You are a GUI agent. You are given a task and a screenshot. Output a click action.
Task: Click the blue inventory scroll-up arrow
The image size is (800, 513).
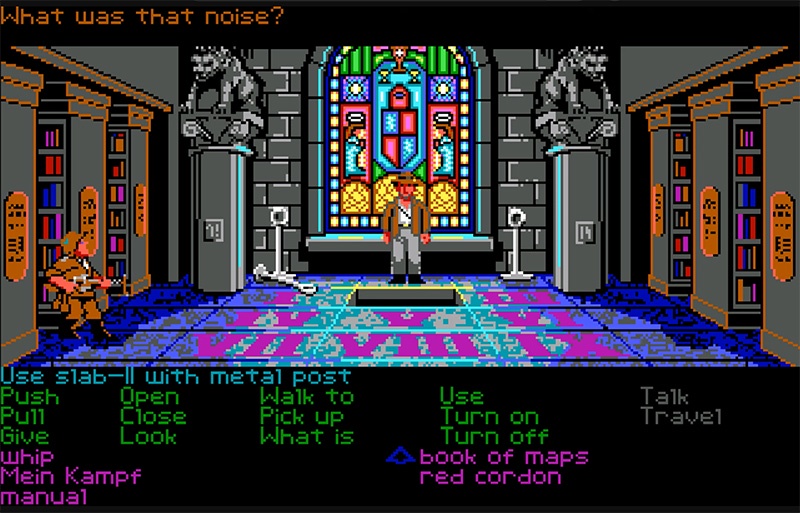point(401,457)
